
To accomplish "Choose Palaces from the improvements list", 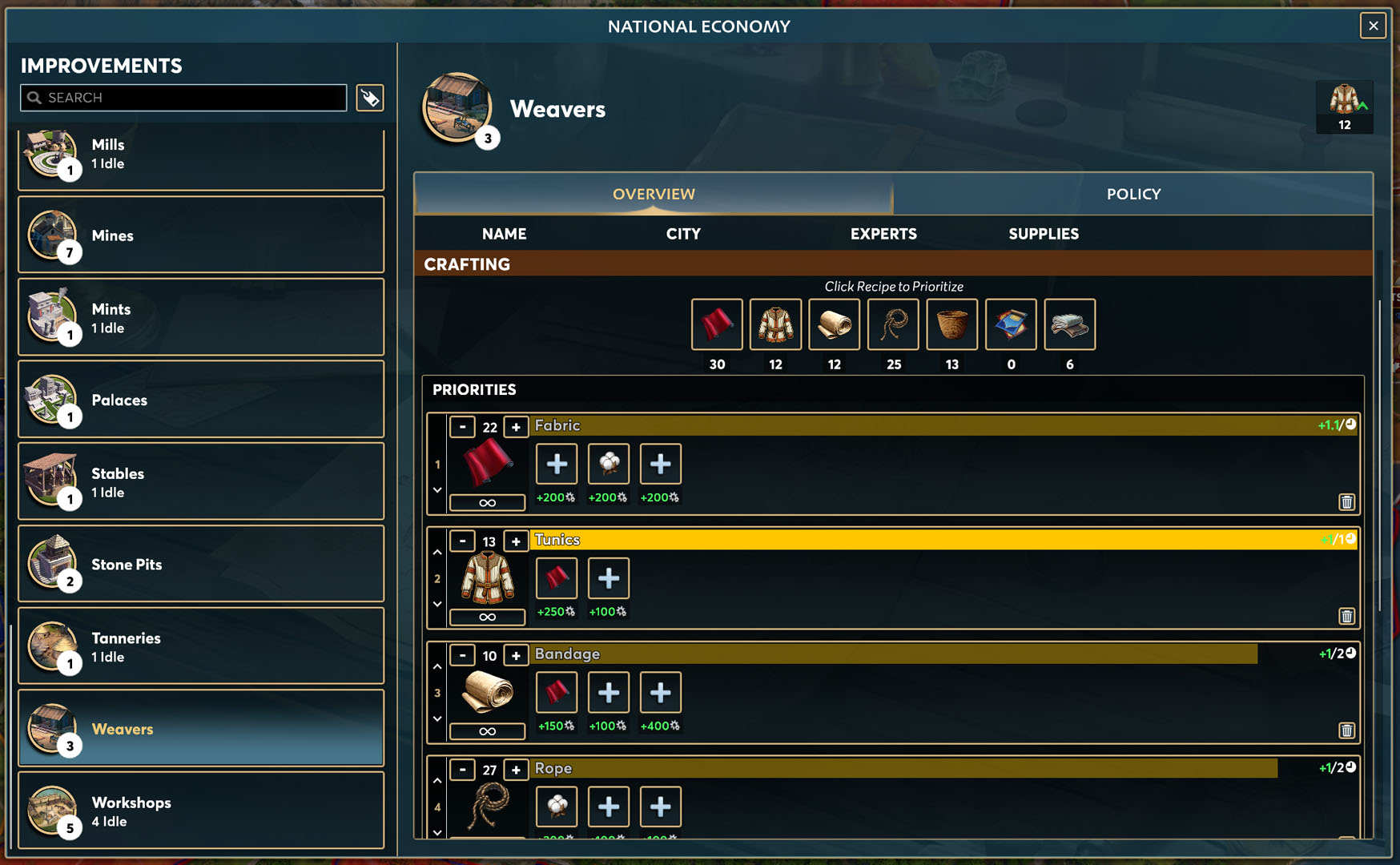I will click(201, 400).
